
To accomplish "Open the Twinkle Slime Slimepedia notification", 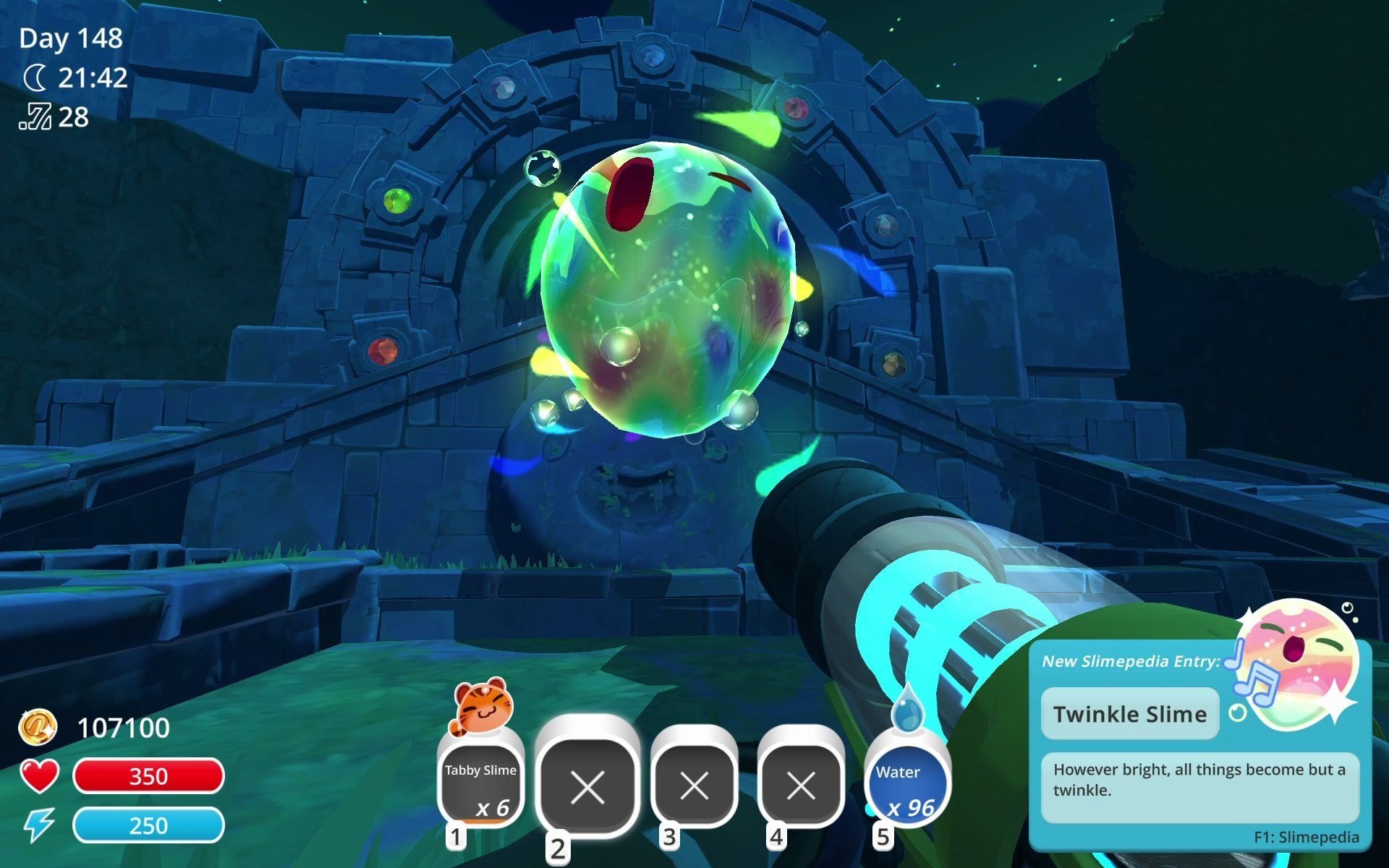I will (1130, 714).
